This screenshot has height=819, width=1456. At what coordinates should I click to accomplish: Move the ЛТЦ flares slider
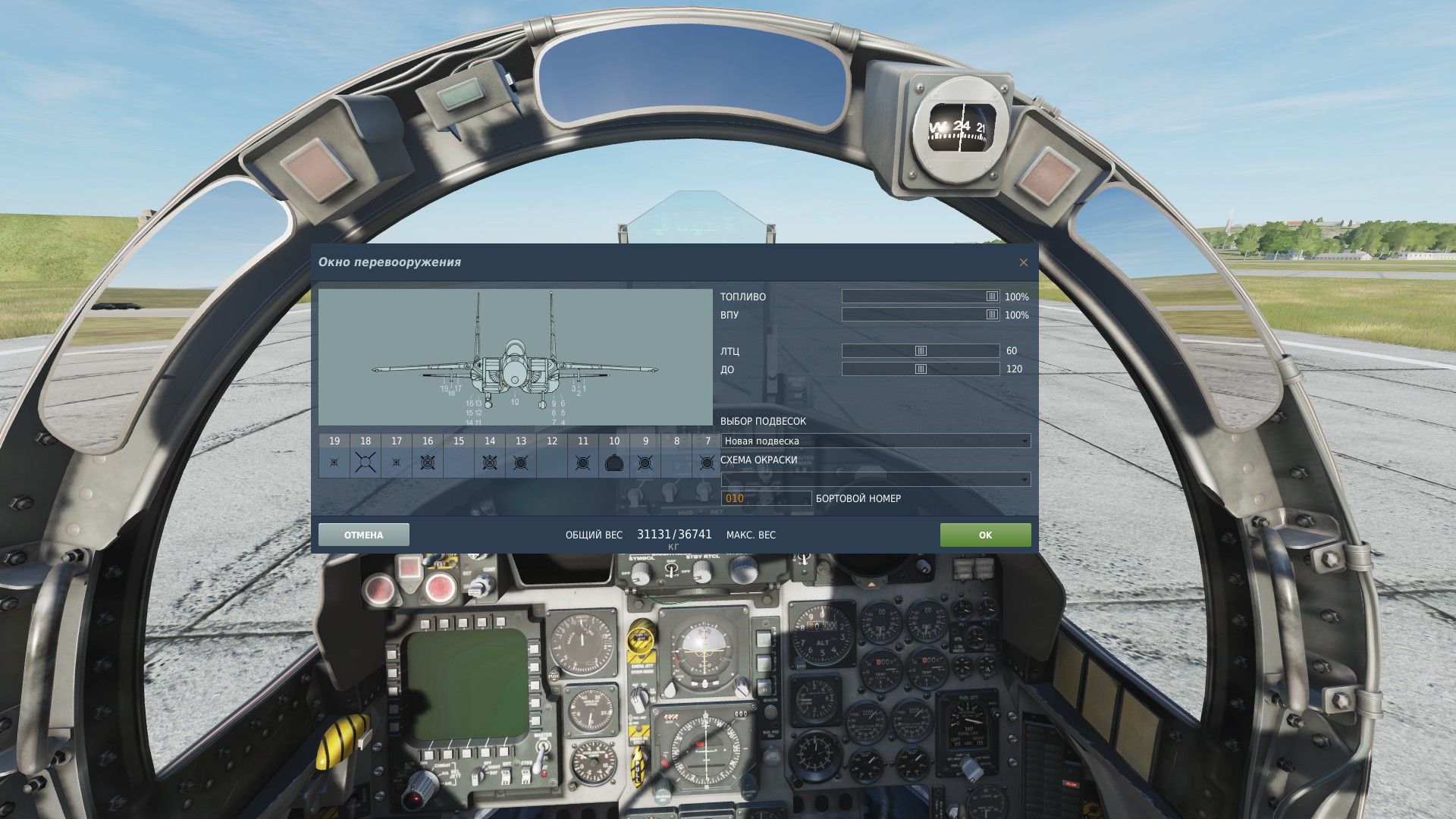tap(920, 350)
